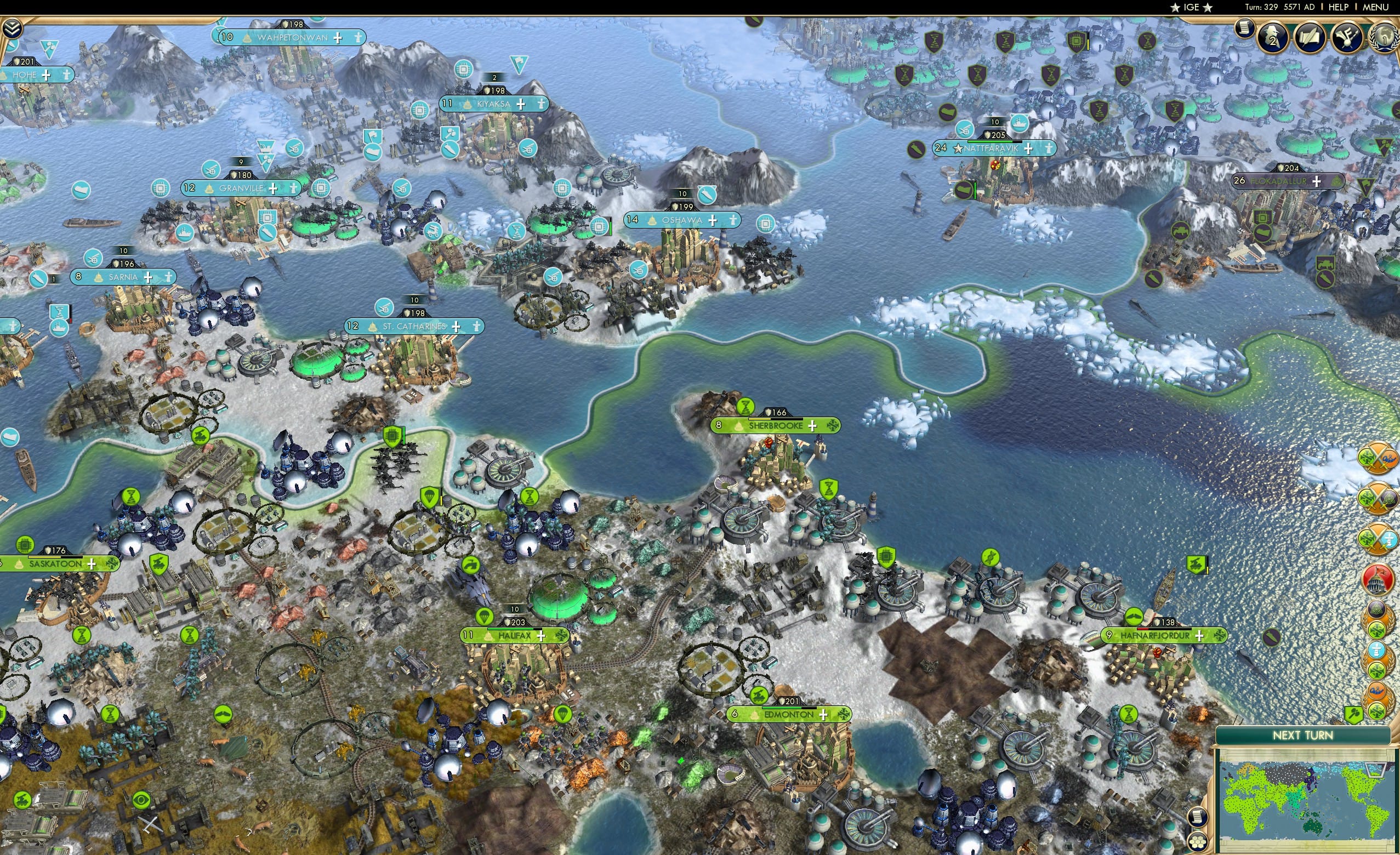Click Halifax's growth progress bar

tap(514, 629)
